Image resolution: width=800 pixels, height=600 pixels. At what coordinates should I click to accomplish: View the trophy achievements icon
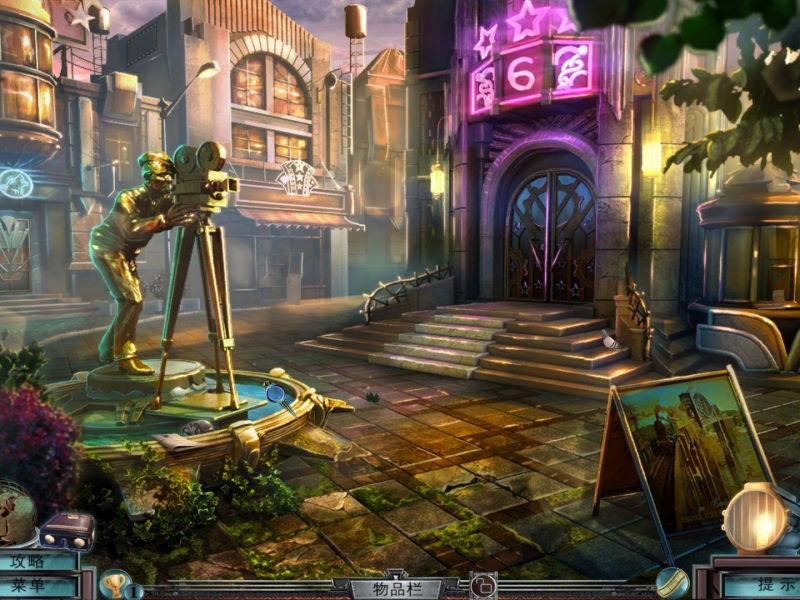pyautogui.click(x=113, y=583)
